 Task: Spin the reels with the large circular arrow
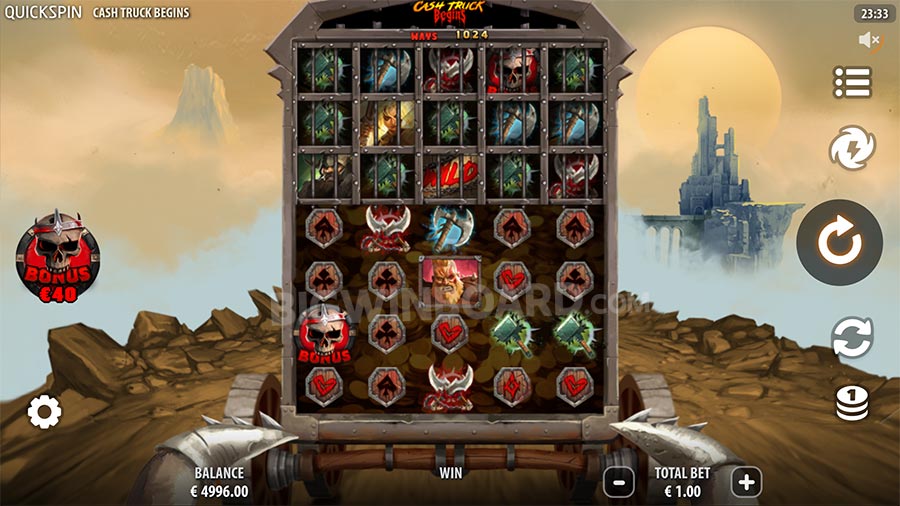tap(839, 243)
